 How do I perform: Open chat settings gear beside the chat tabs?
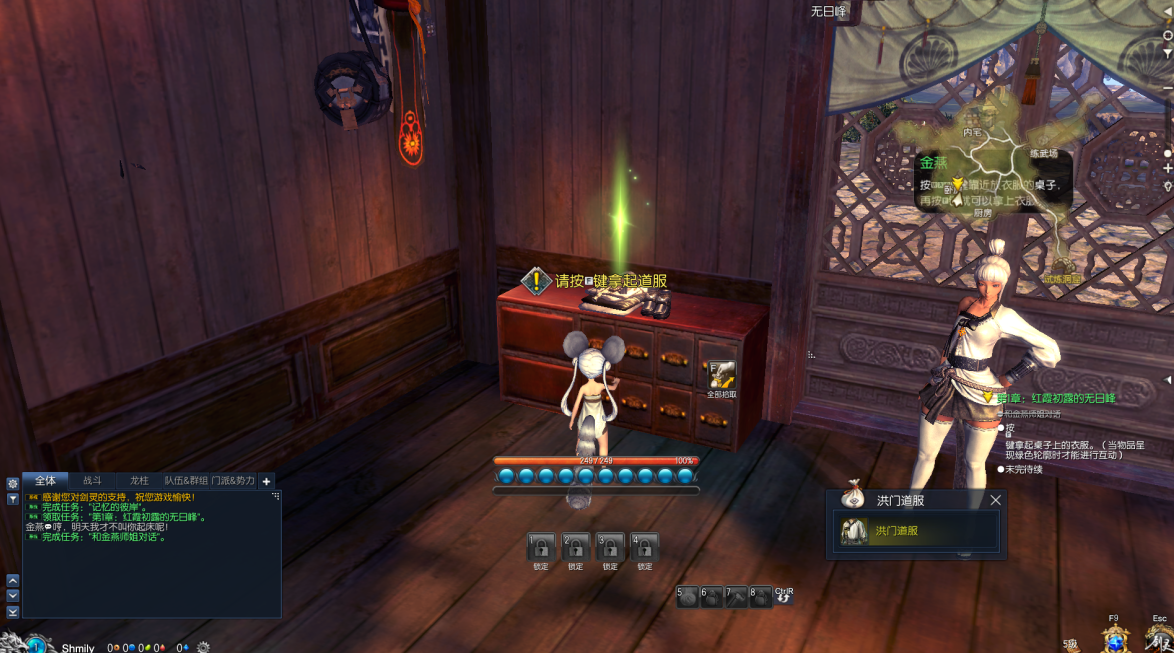click(13, 483)
